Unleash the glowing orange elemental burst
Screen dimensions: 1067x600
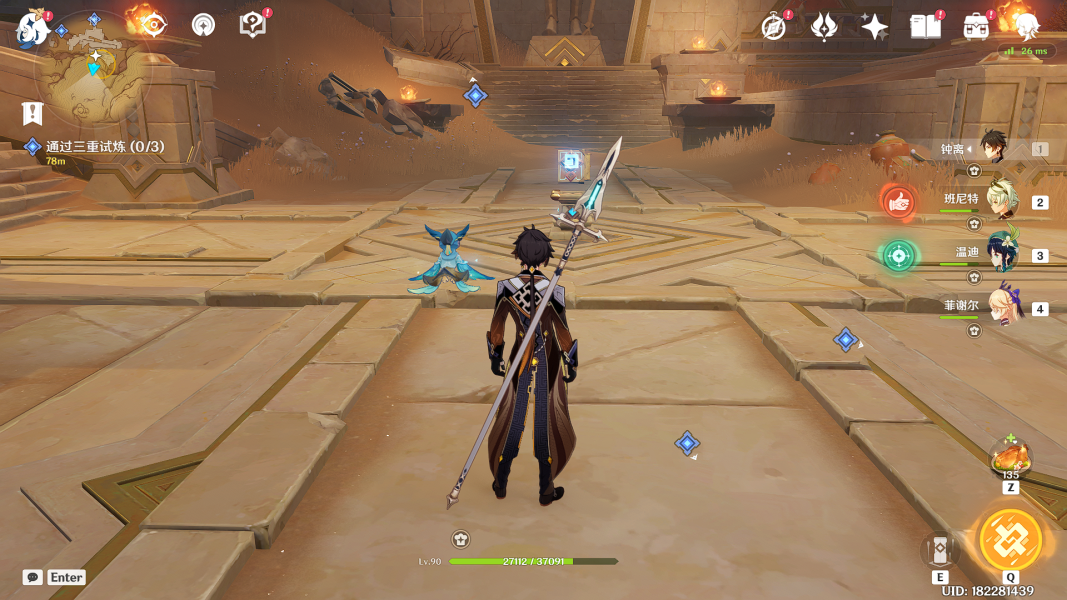click(1010, 541)
